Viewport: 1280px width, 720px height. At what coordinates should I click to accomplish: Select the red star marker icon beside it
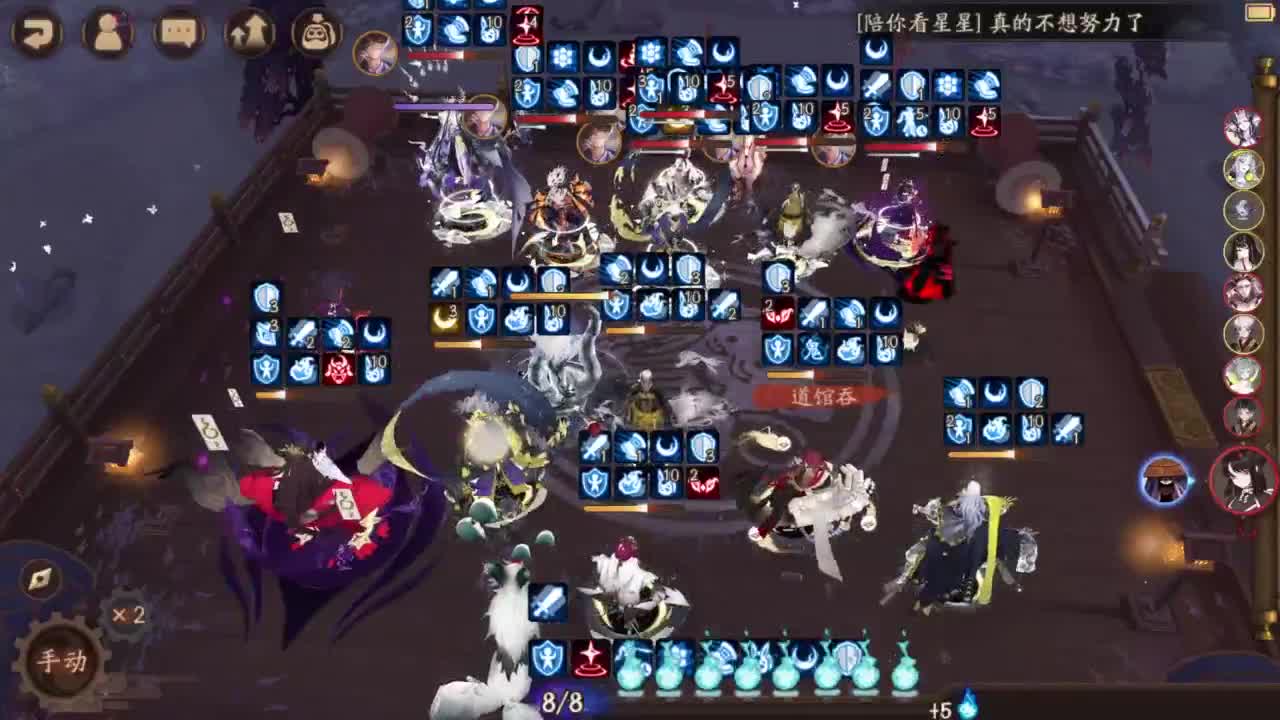pyautogui.click(x=590, y=657)
